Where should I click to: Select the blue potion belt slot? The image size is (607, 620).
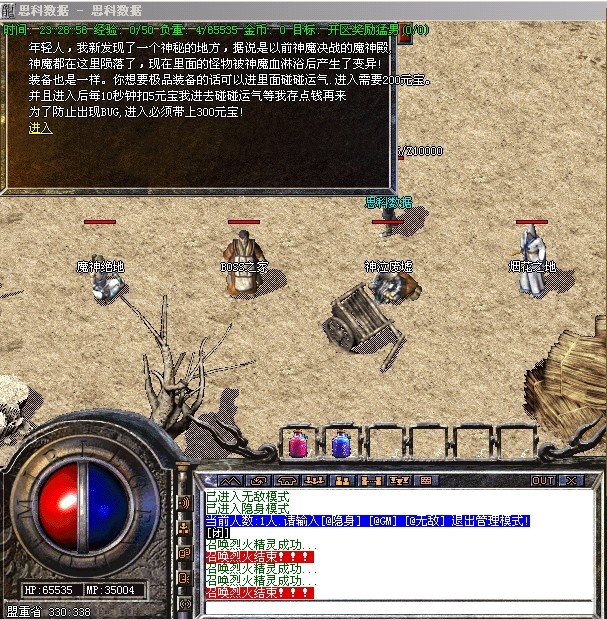341,444
